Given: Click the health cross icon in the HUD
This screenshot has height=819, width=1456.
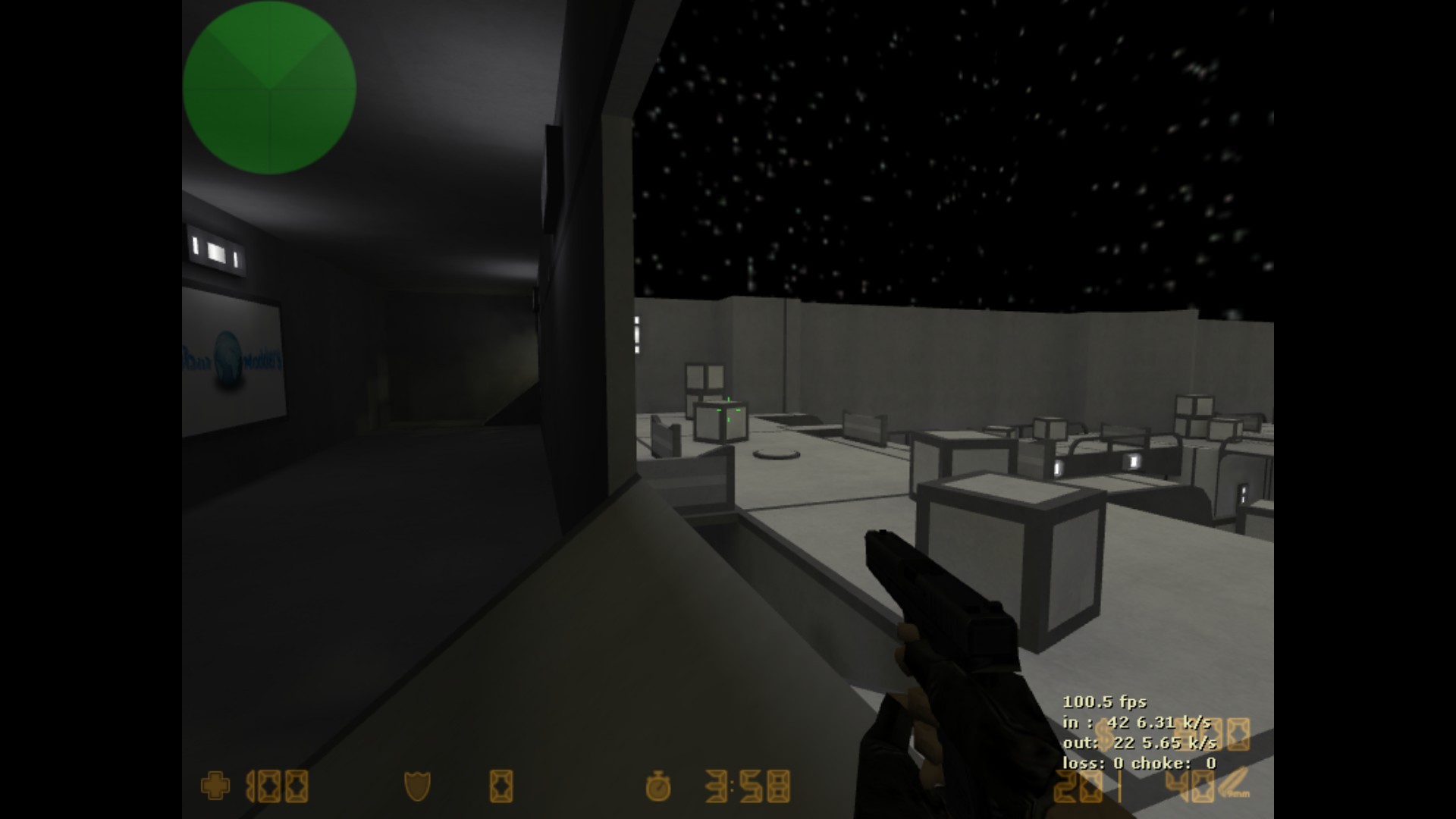Looking at the screenshot, I should point(216,786).
